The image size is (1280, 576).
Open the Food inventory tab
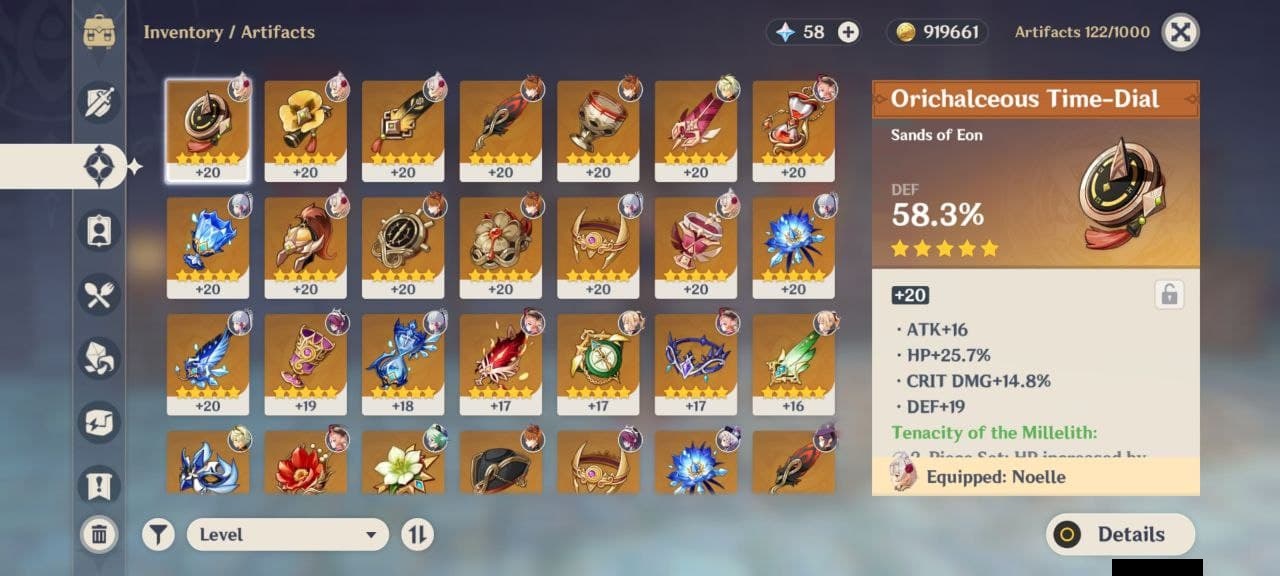100,295
